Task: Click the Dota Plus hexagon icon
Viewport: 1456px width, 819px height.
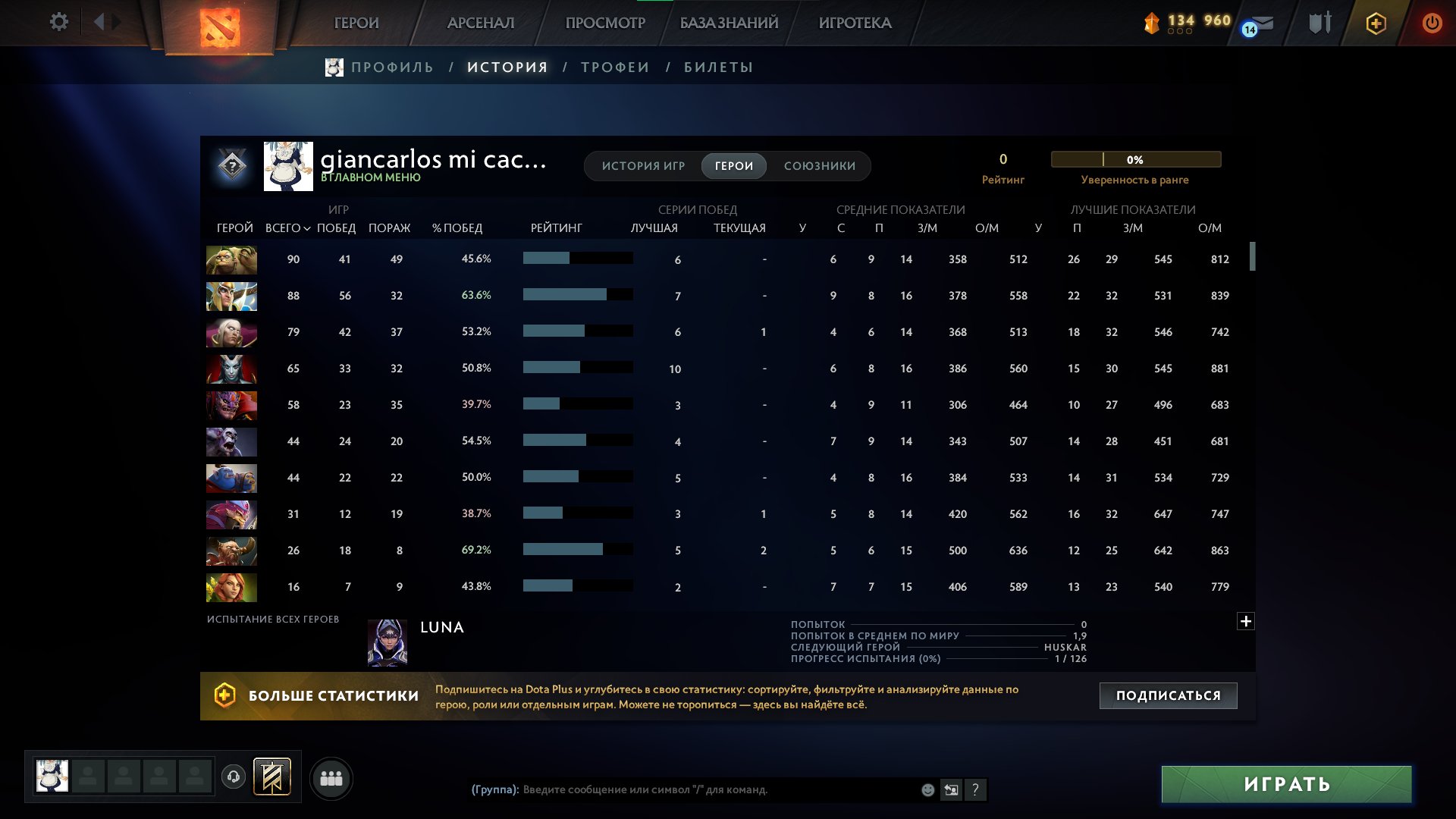Action: point(1376,23)
